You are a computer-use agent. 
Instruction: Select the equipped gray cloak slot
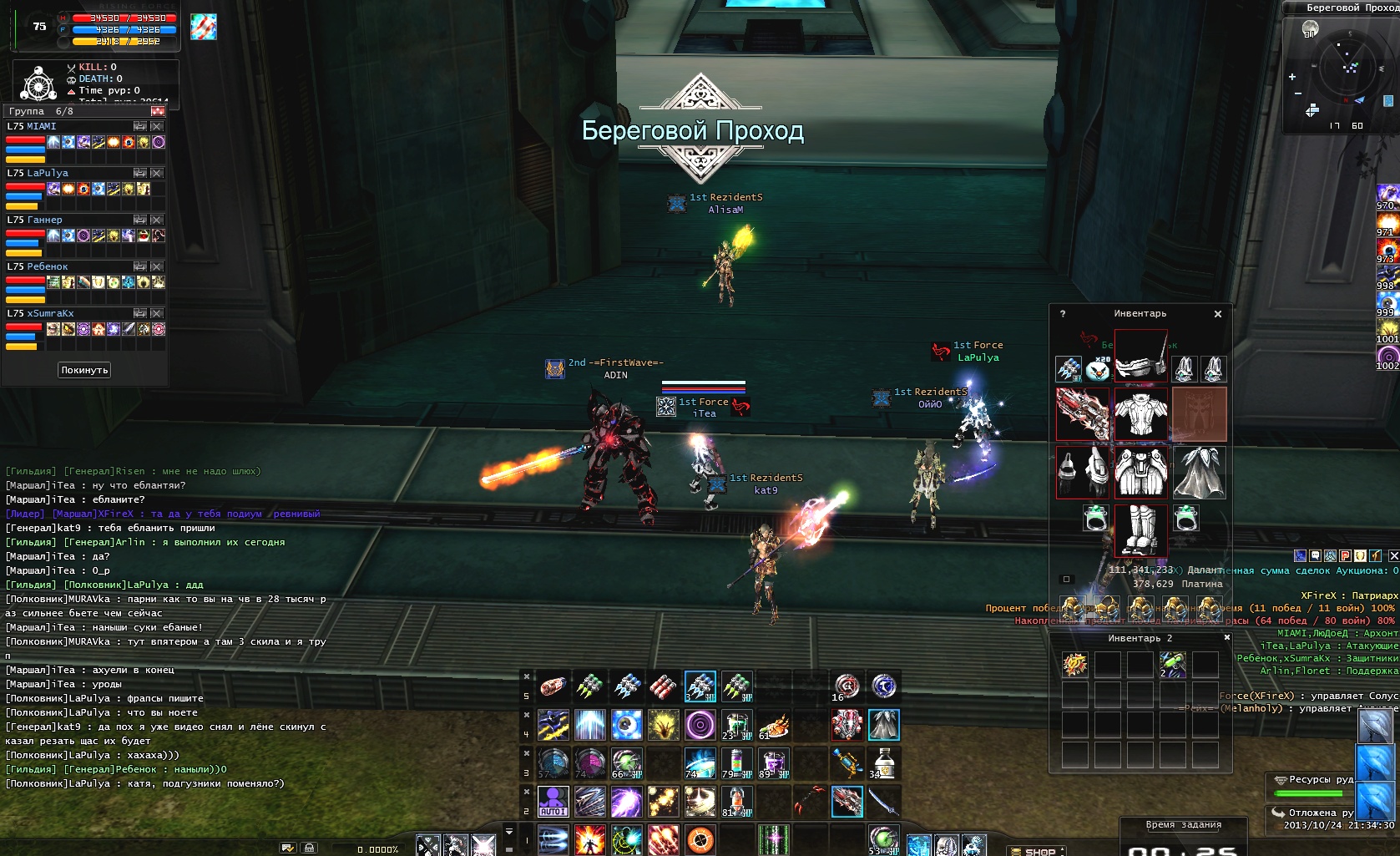1200,472
